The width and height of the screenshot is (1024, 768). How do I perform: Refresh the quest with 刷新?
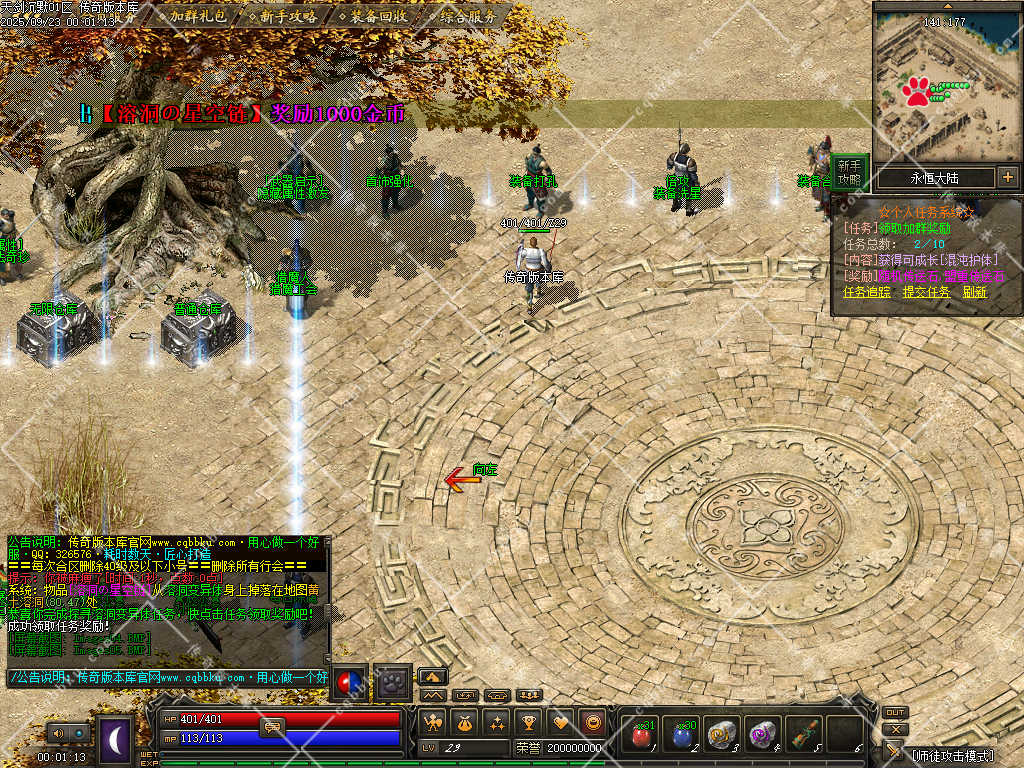click(975, 292)
